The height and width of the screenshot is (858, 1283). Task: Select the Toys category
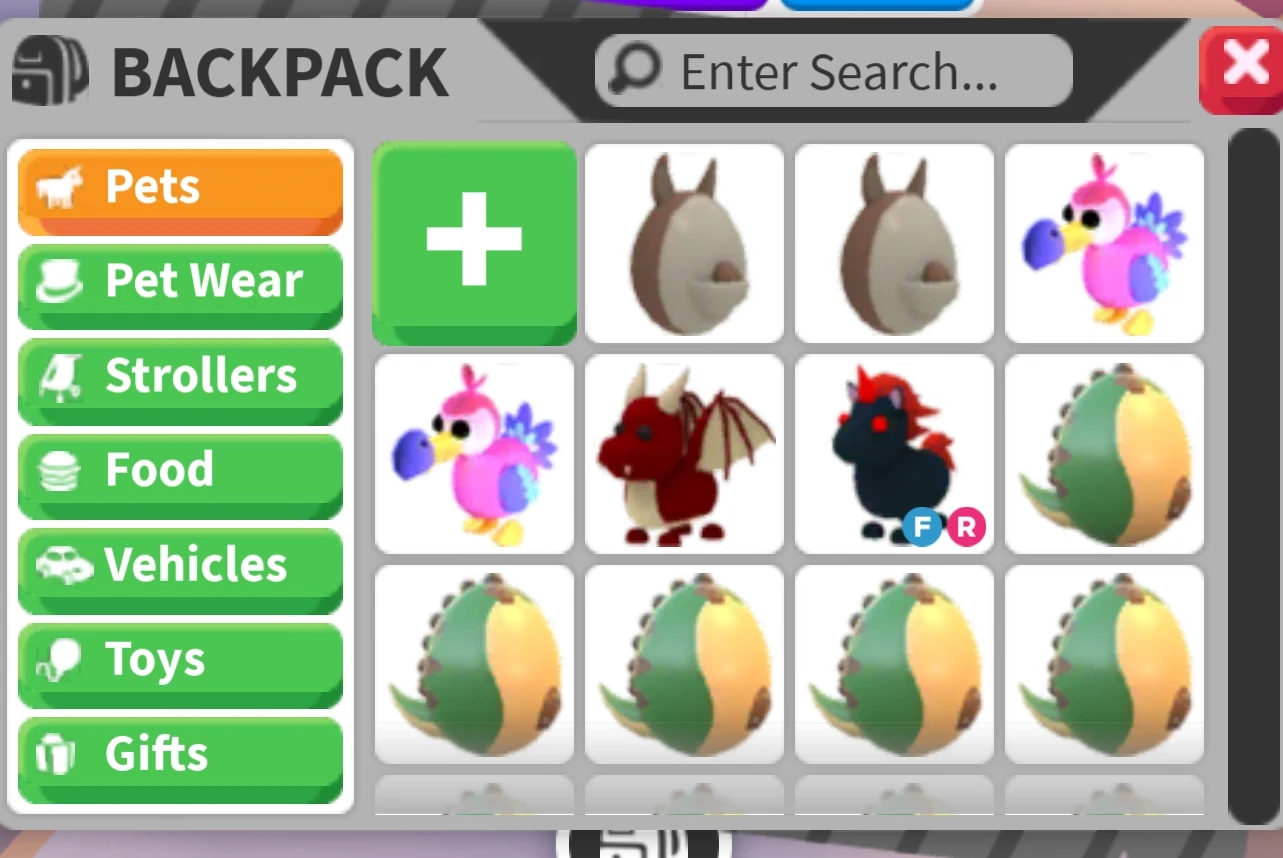(x=180, y=660)
